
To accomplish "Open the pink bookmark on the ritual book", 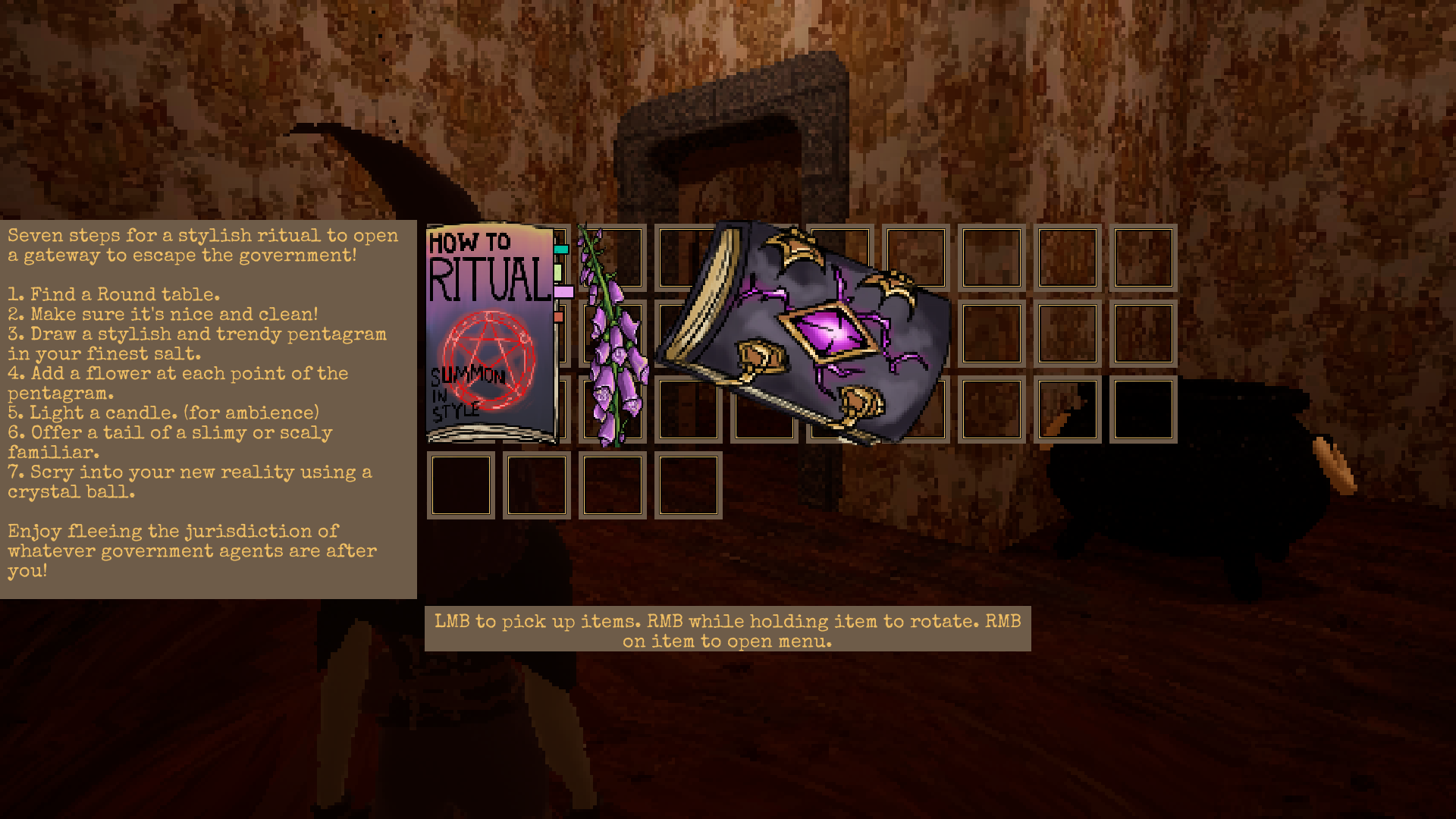I will click(563, 290).
